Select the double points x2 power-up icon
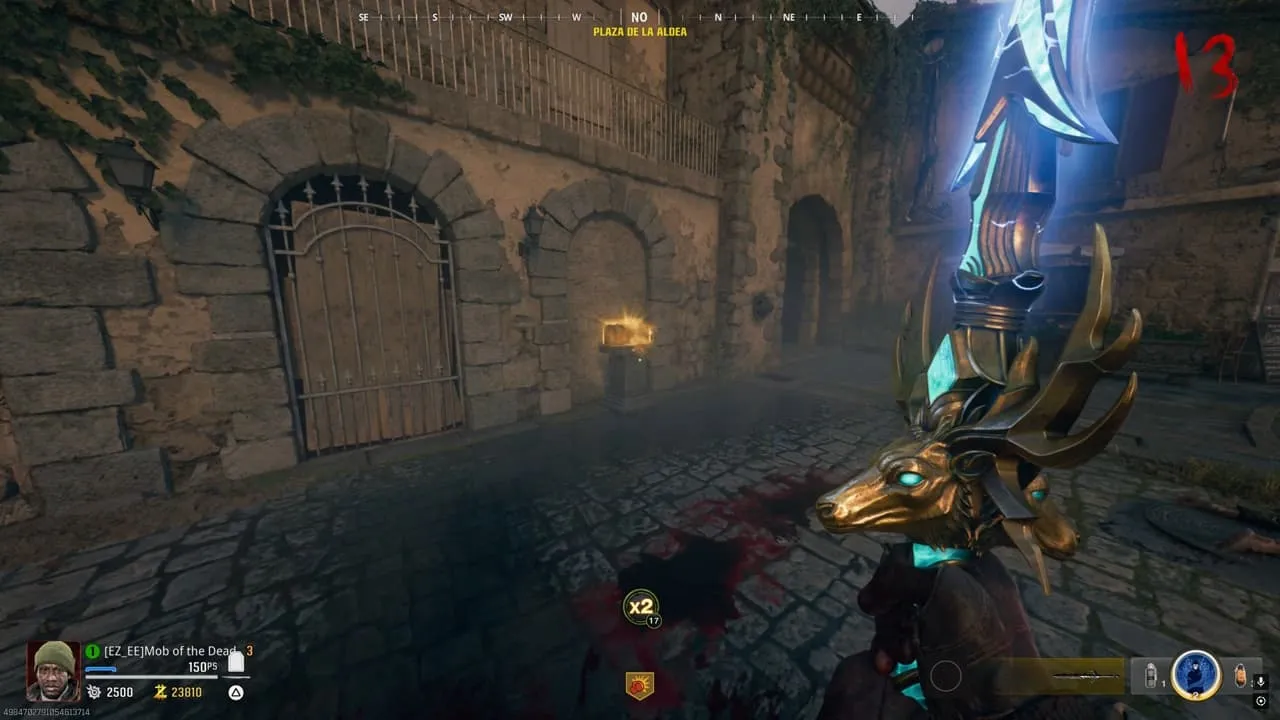Image resolution: width=1280 pixels, height=720 pixels. point(640,606)
